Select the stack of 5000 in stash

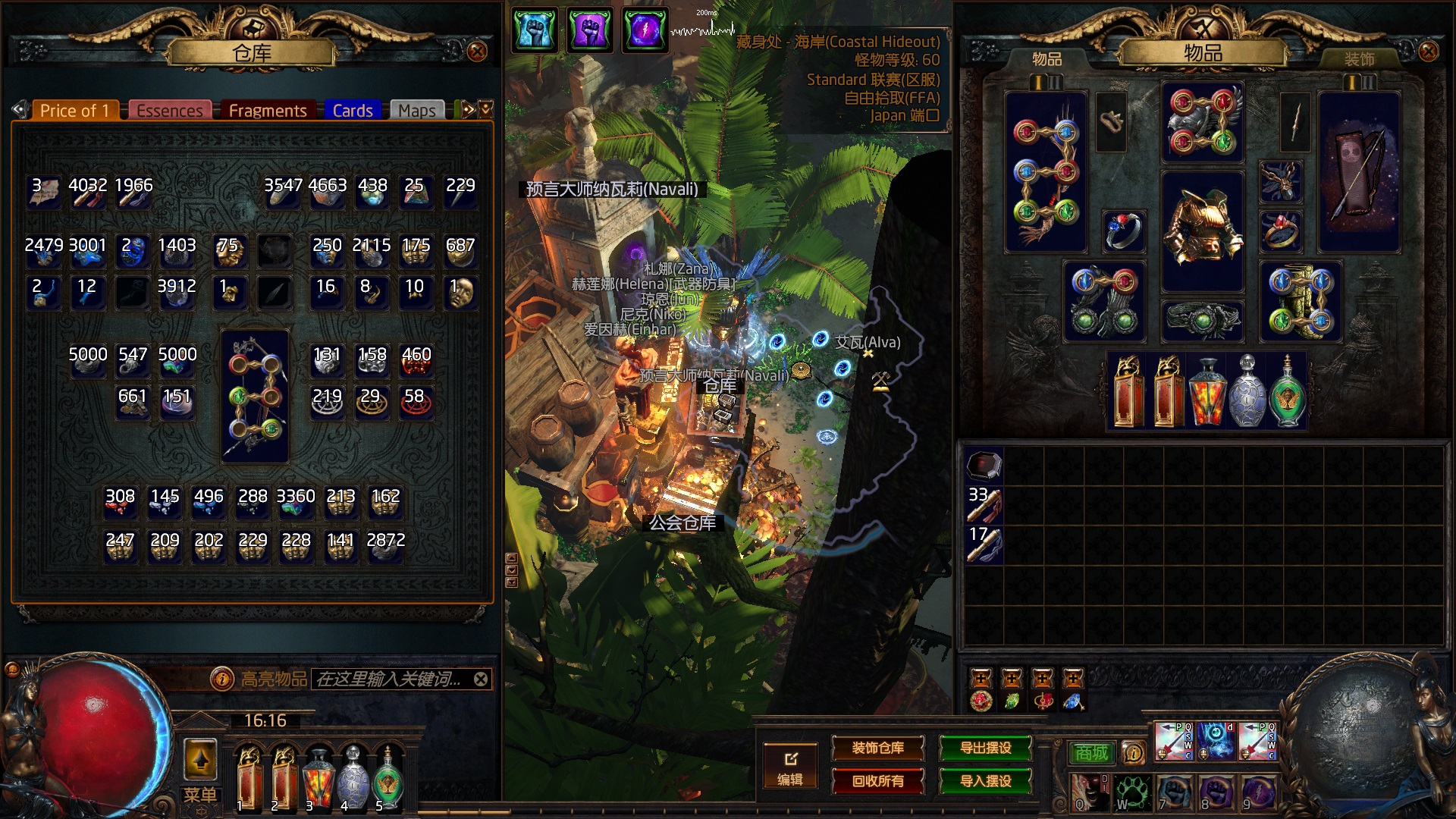88,362
